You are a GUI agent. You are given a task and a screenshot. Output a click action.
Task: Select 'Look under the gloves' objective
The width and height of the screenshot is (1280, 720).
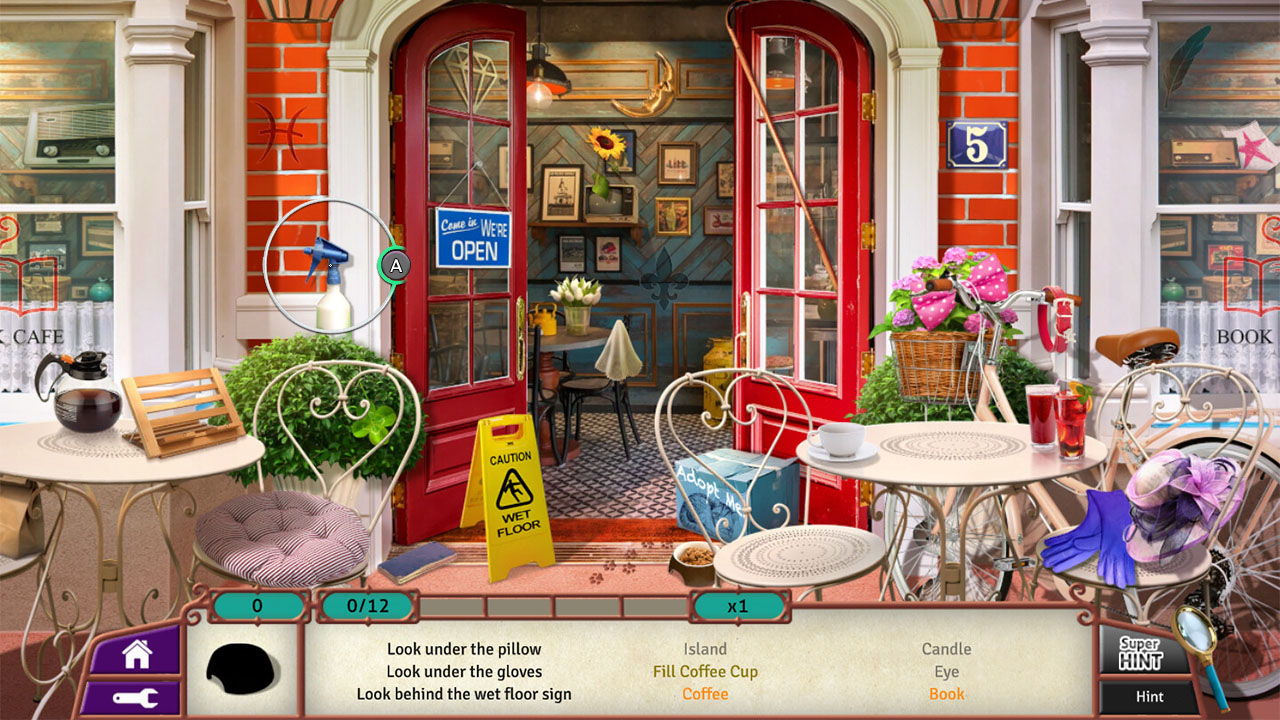click(462, 672)
